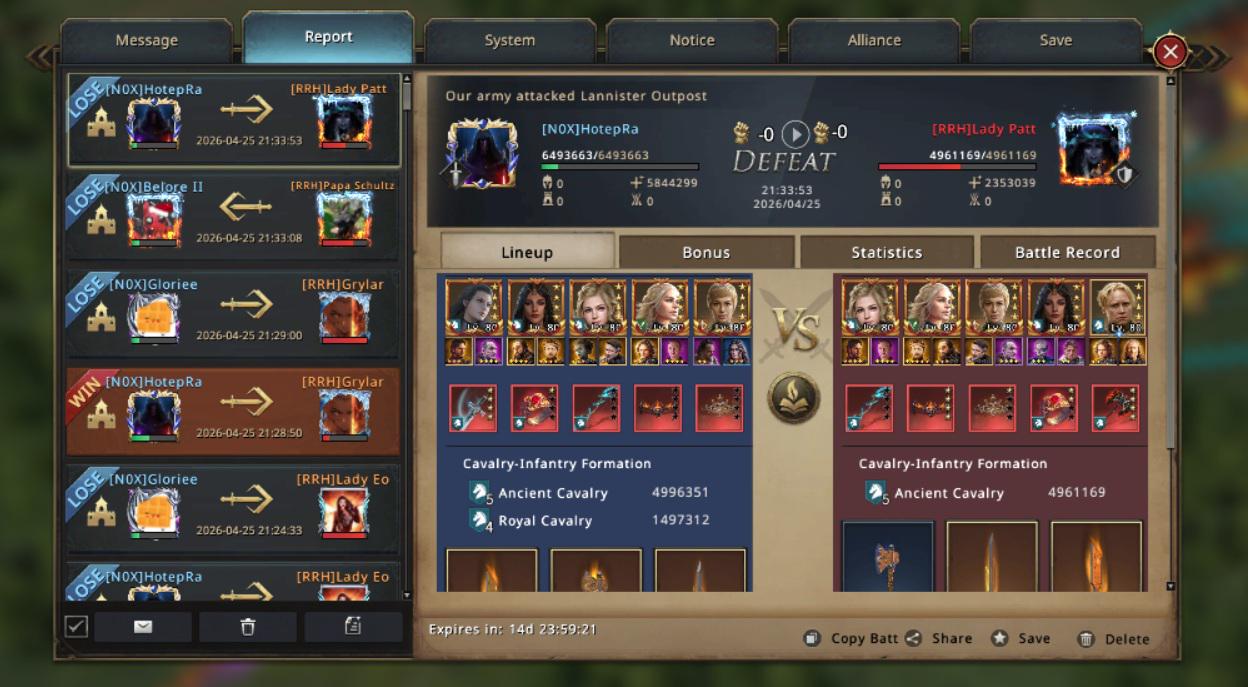Open the Message tab
1248x687 pixels.
pyautogui.click(x=146, y=40)
